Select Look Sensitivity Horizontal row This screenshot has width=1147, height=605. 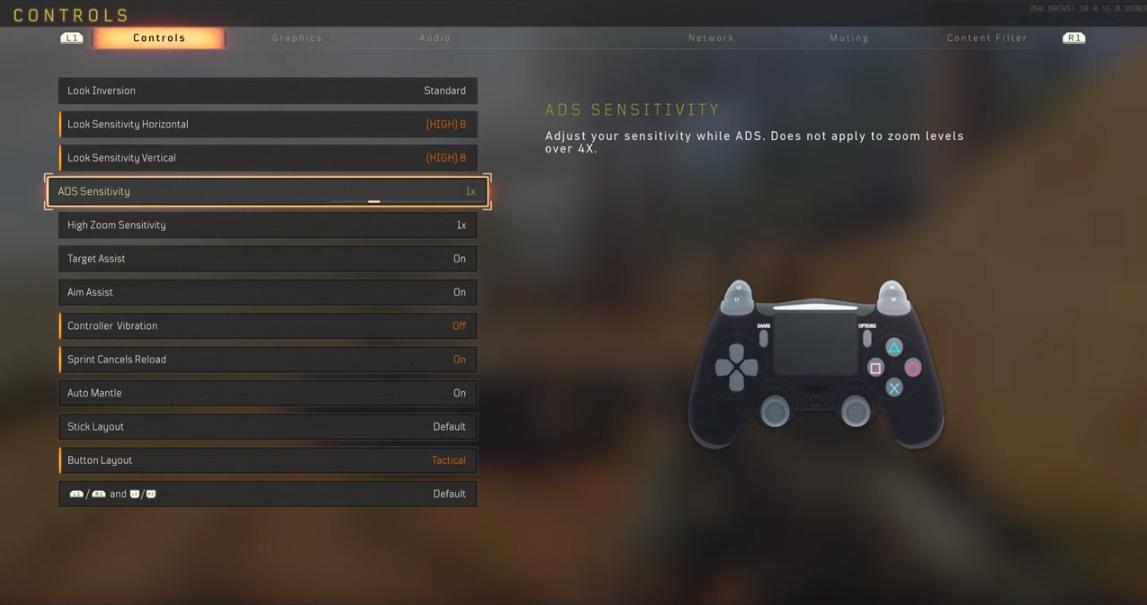pos(268,124)
